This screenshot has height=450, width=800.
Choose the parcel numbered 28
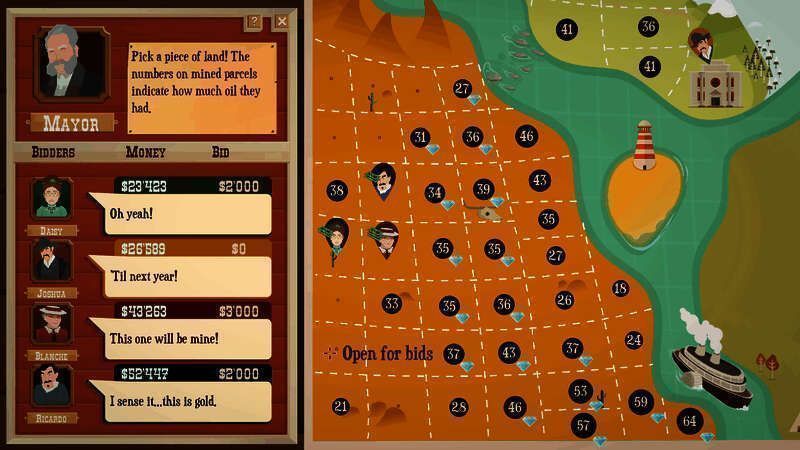click(x=459, y=407)
